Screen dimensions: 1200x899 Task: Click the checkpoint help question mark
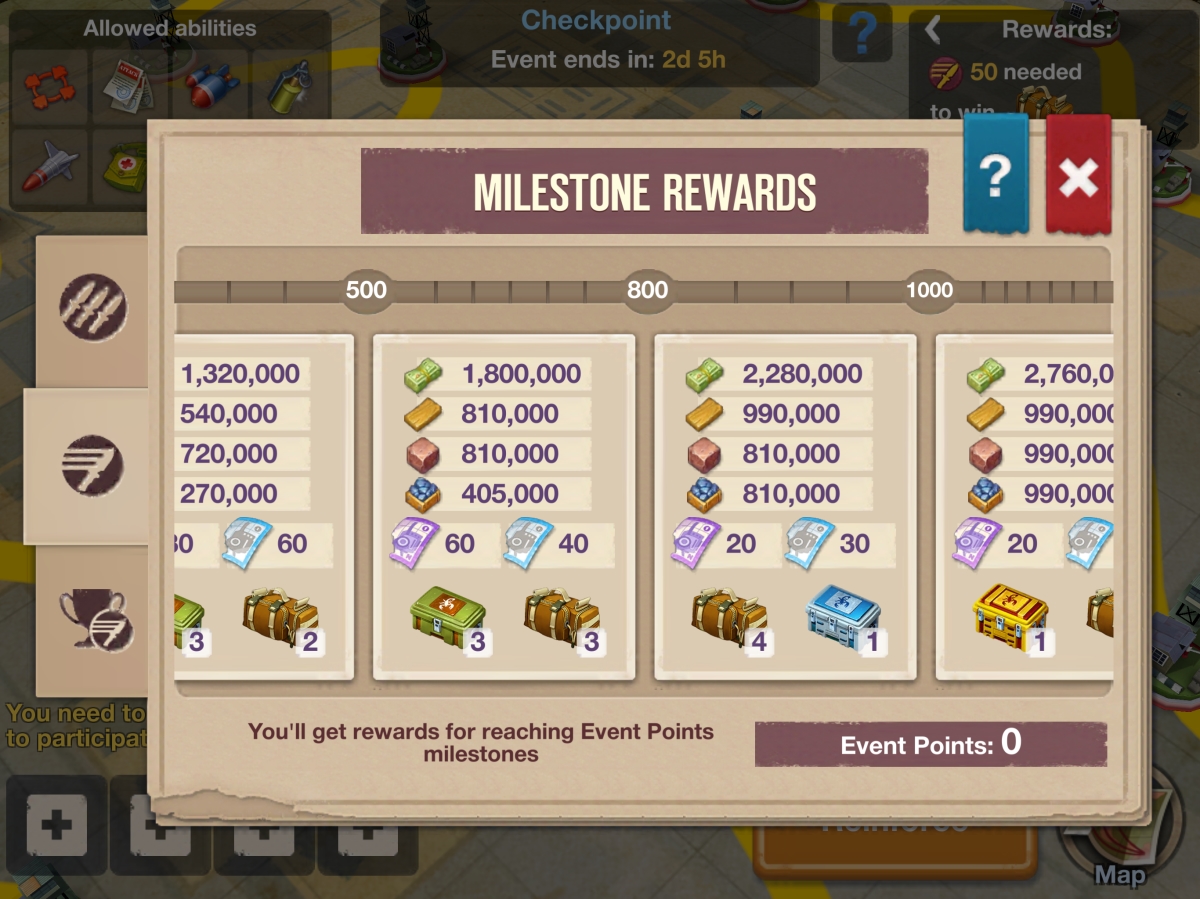(x=862, y=35)
